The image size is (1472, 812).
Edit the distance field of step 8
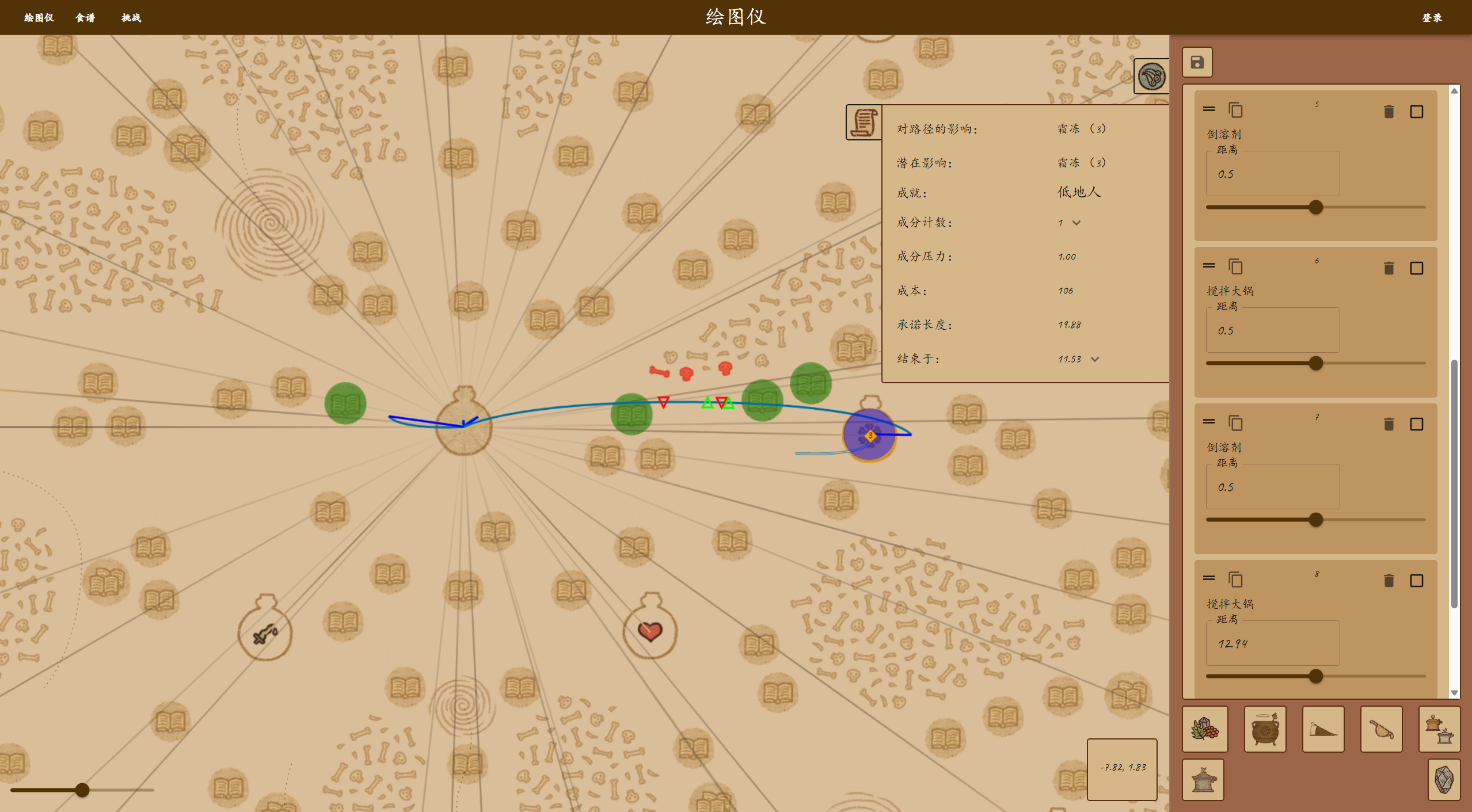coord(1272,643)
